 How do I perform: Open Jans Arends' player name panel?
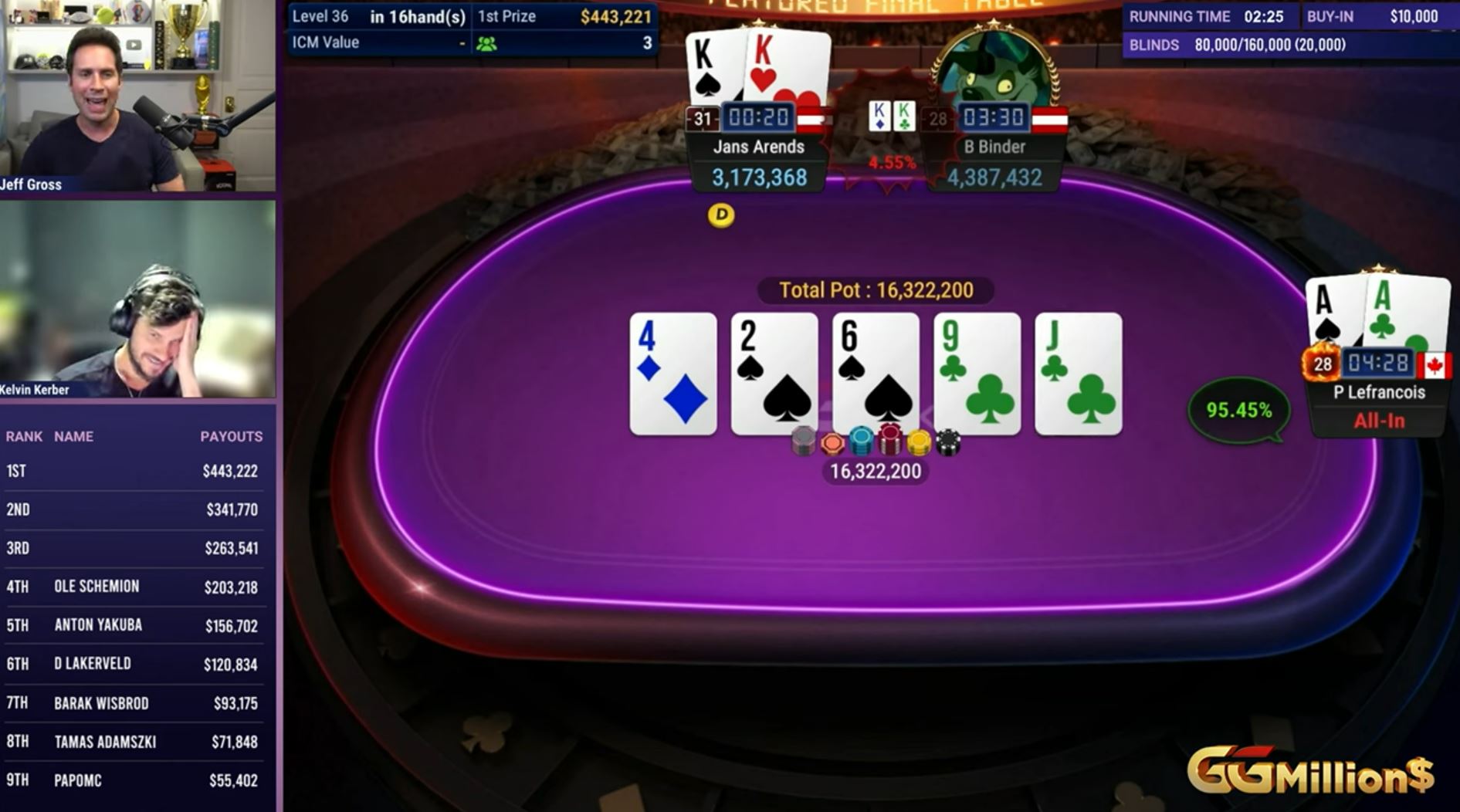click(x=758, y=147)
